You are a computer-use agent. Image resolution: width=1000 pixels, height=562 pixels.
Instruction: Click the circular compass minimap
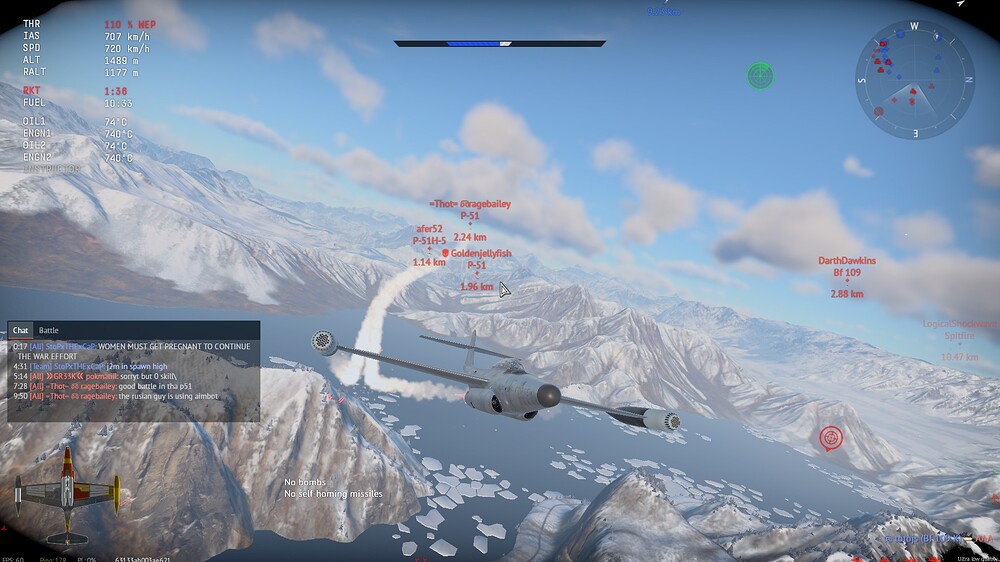point(914,80)
